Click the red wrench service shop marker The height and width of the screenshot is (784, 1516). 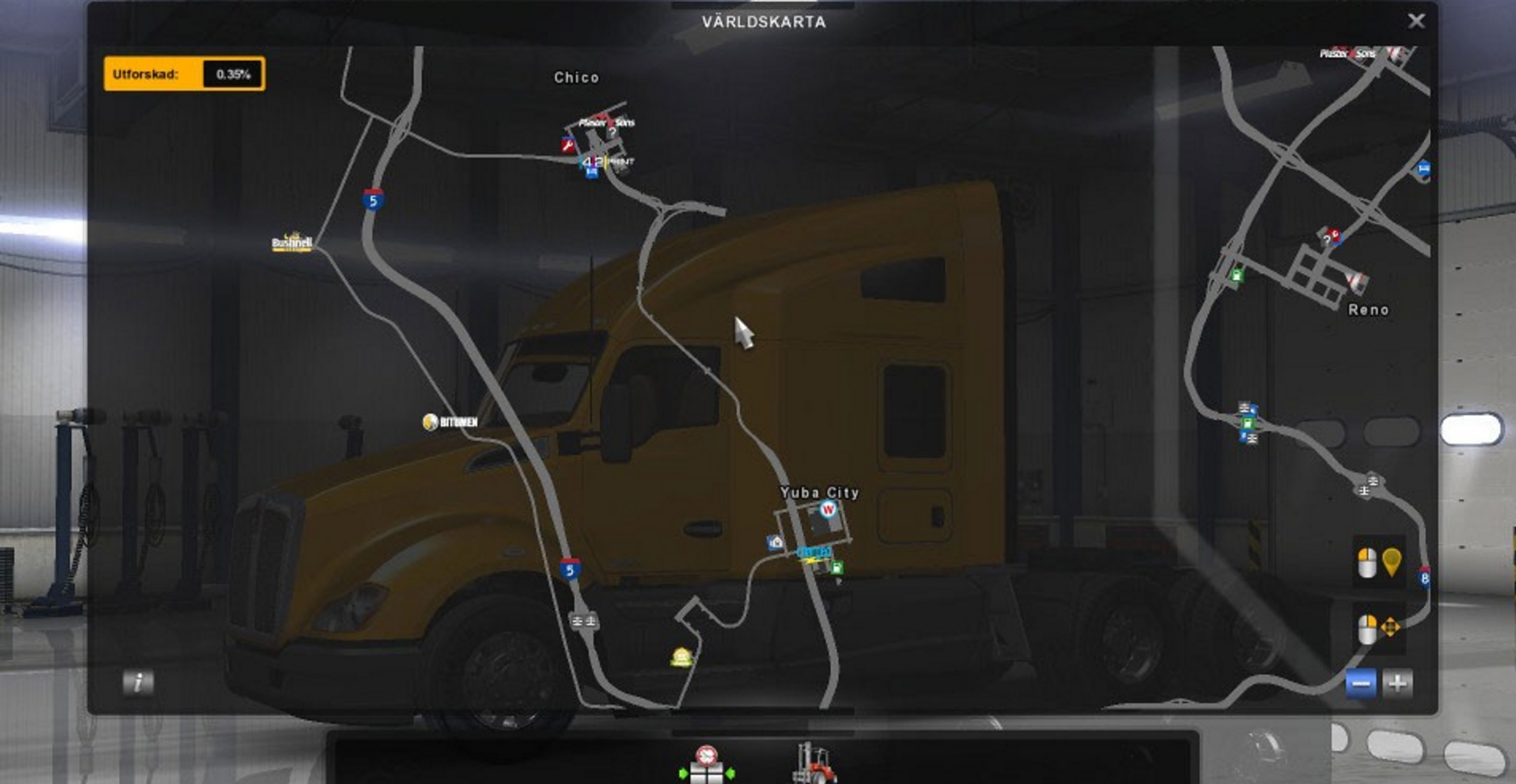point(568,146)
